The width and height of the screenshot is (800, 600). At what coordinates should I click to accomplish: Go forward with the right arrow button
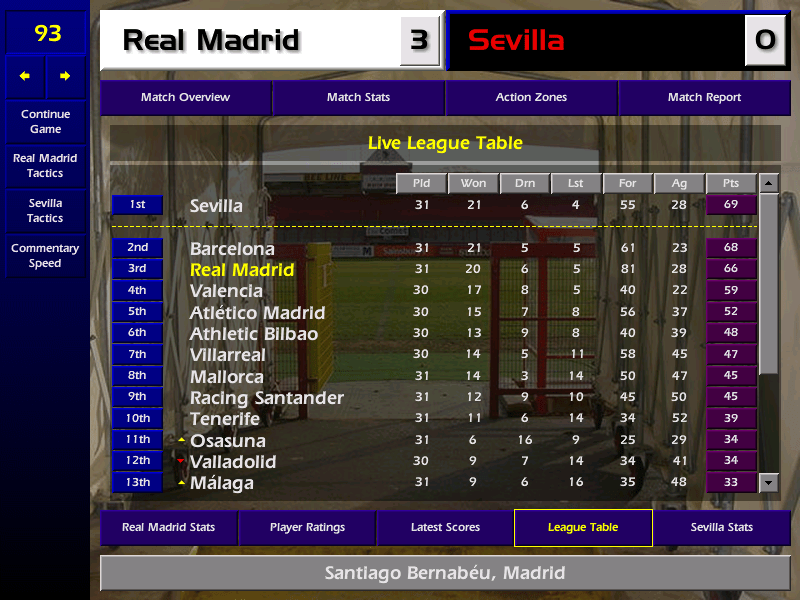(x=65, y=76)
